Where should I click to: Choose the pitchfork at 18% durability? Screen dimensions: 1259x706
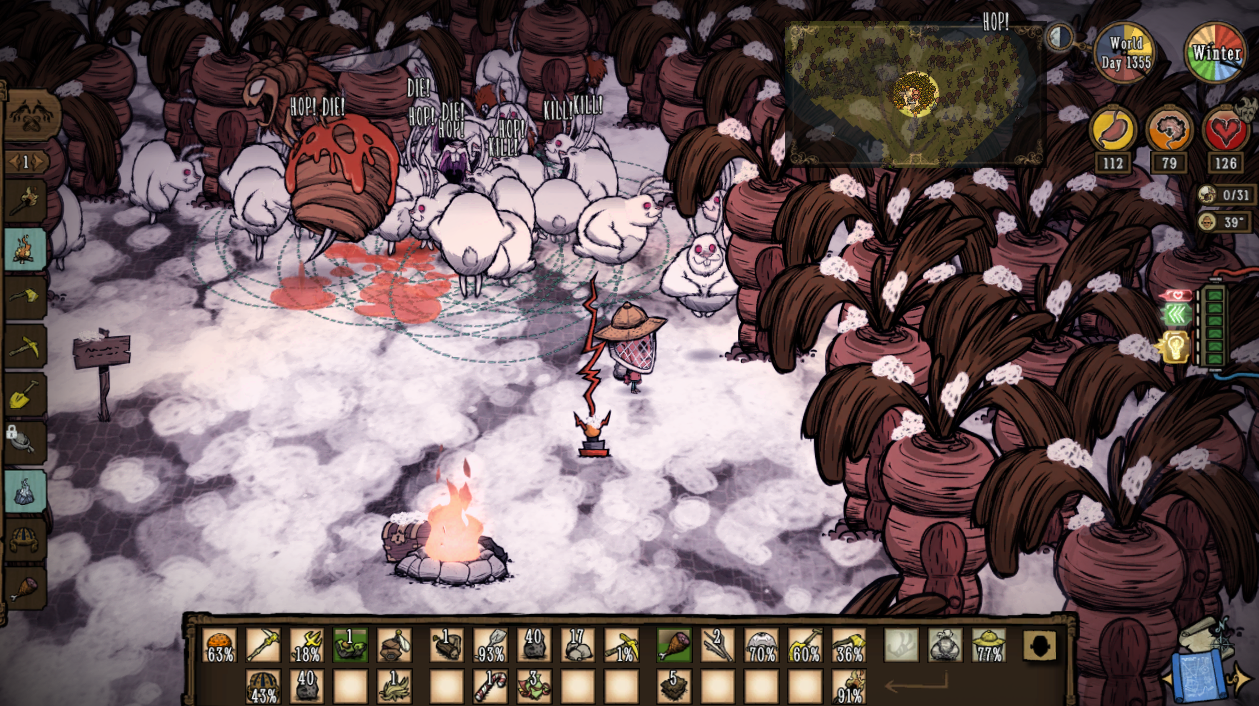(x=307, y=645)
